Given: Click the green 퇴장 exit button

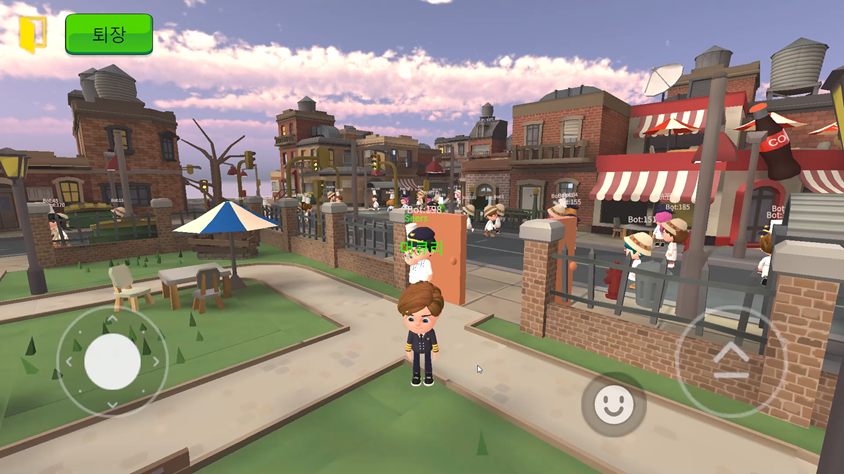Looking at the screenshot, I should coord(109,34).
